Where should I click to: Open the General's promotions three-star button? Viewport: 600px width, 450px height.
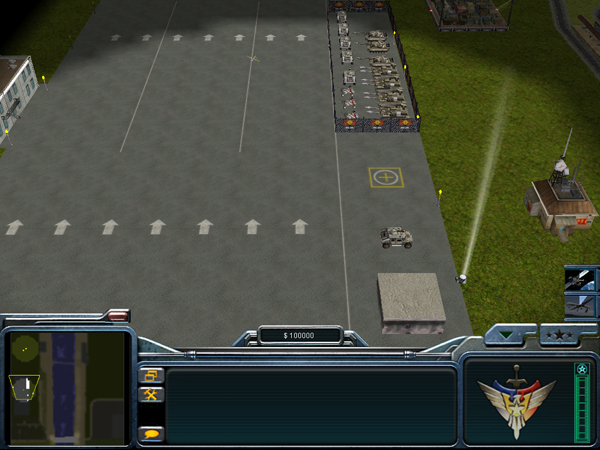pyautogui.click(x=558, y=335)
